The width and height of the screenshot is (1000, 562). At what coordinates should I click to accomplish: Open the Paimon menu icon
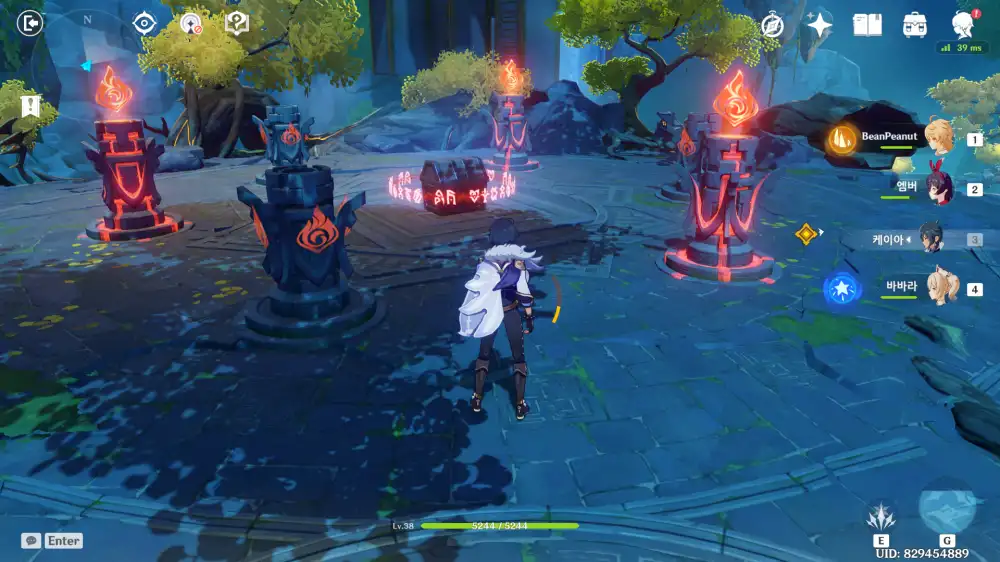tap(963, 25)
